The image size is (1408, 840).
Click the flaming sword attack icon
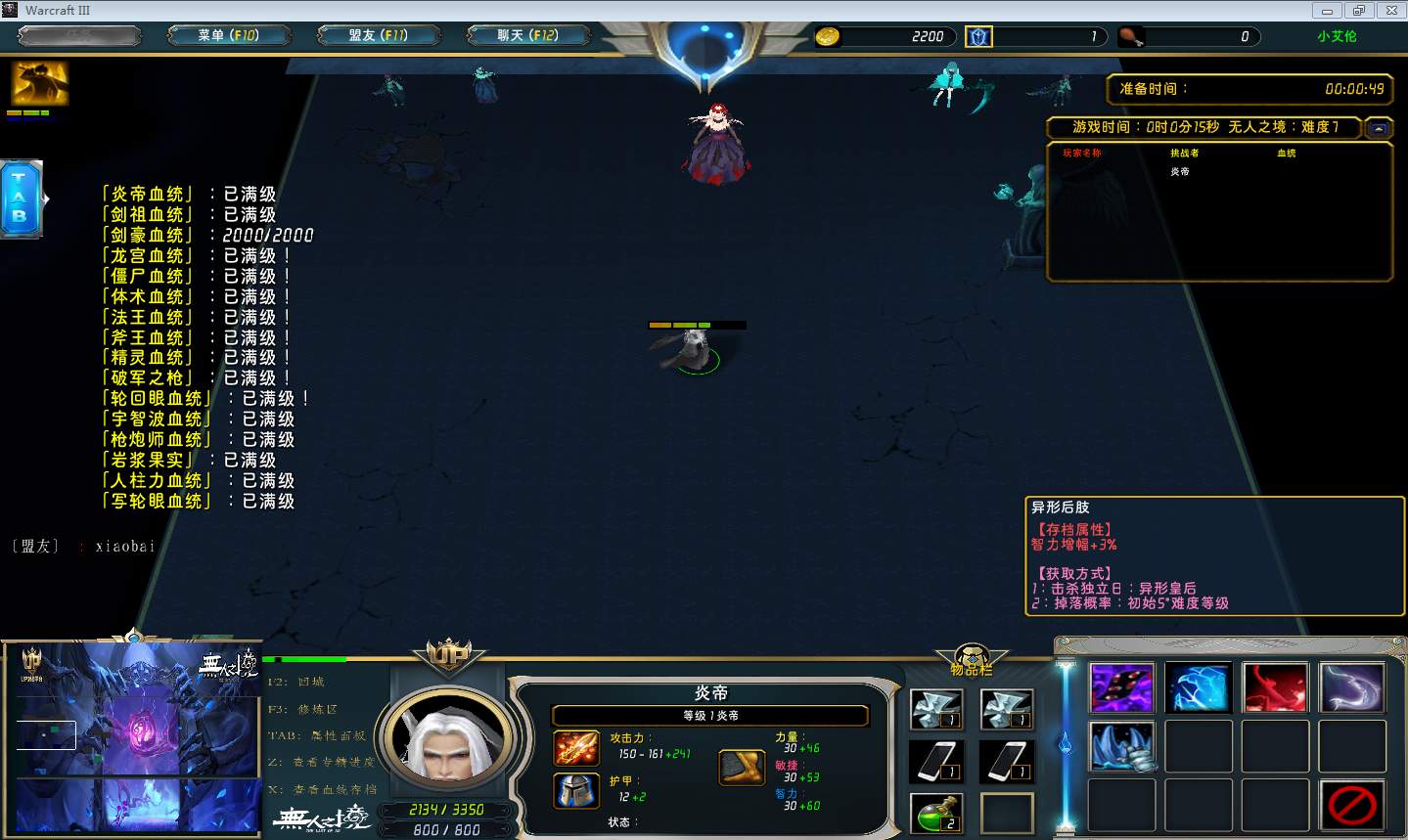[x=576, y=749]
